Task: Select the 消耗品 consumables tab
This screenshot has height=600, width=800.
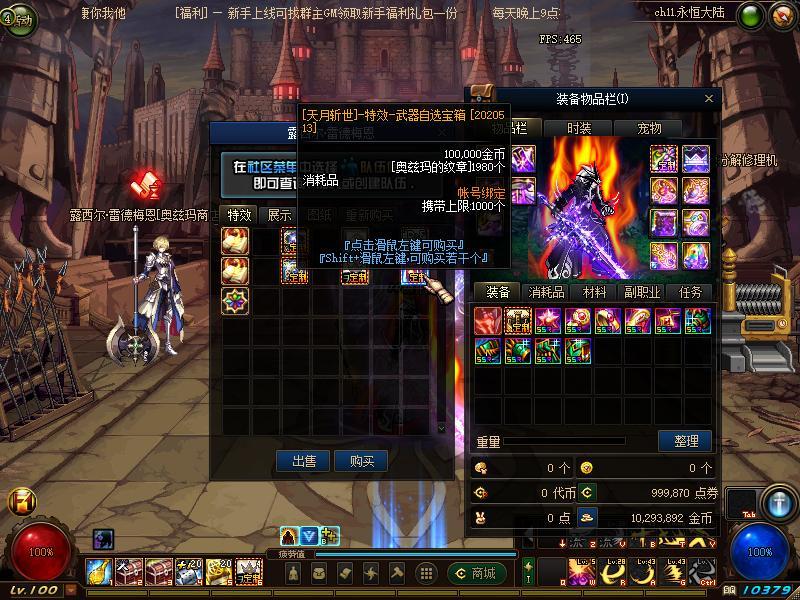Action: pos(547,292)
